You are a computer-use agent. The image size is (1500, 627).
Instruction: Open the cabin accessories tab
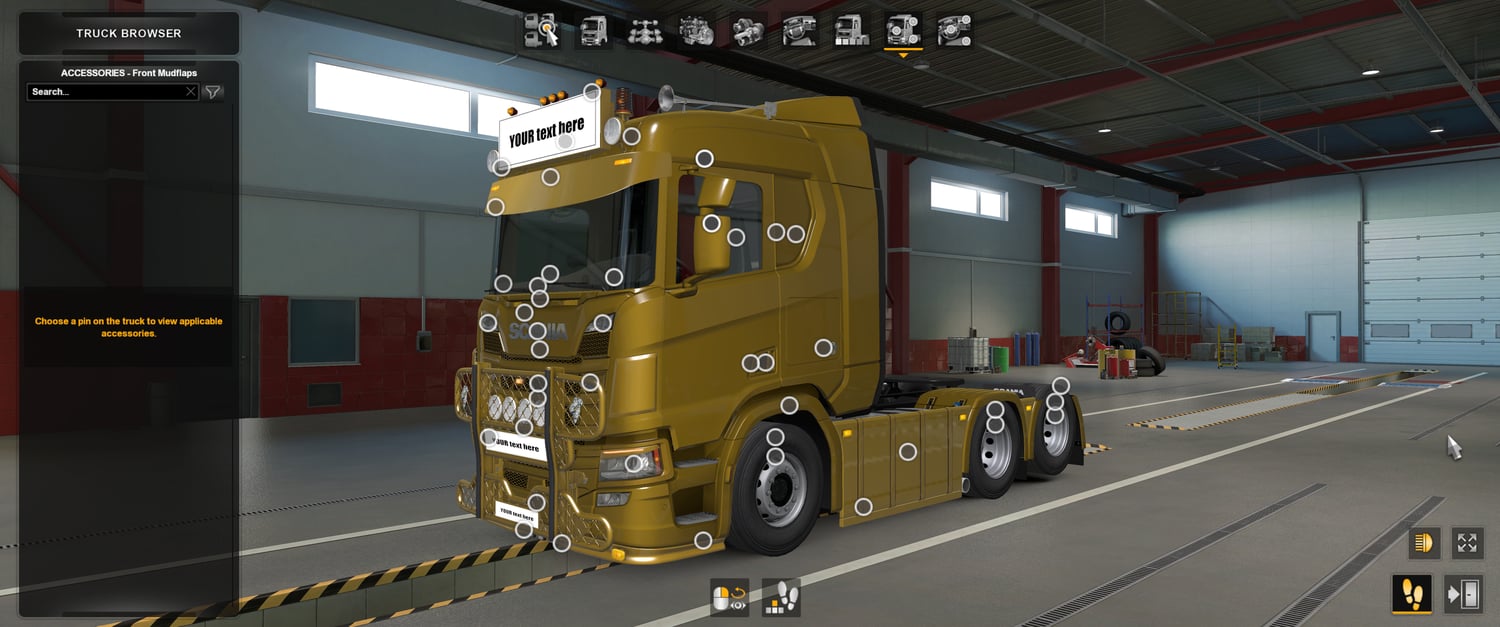click(x=955, y=31)
